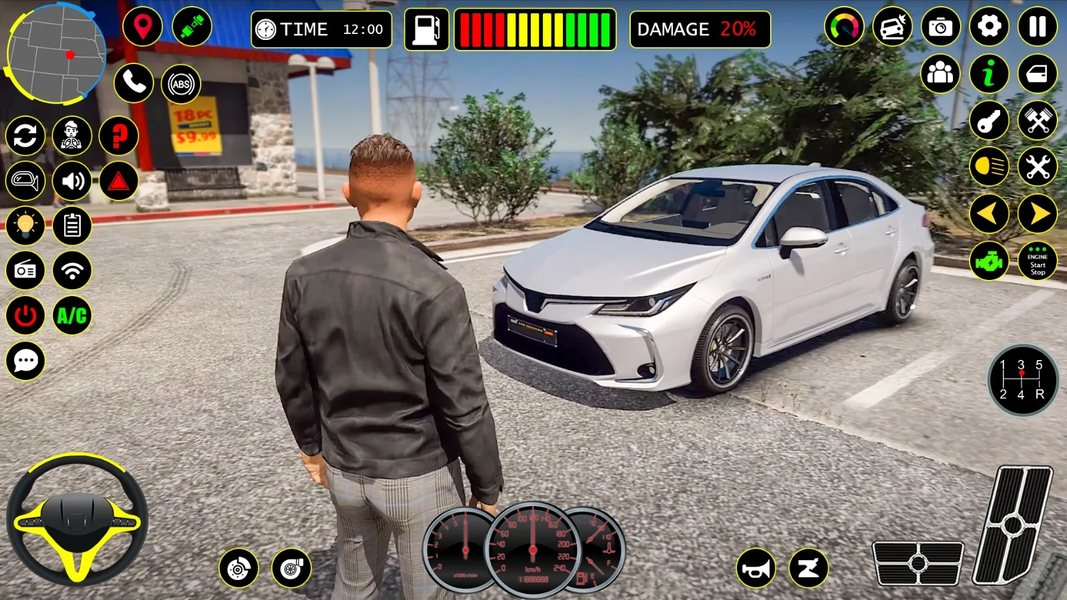Select the gear shifter knob
1067x600 pixels.
[1022, 380]
